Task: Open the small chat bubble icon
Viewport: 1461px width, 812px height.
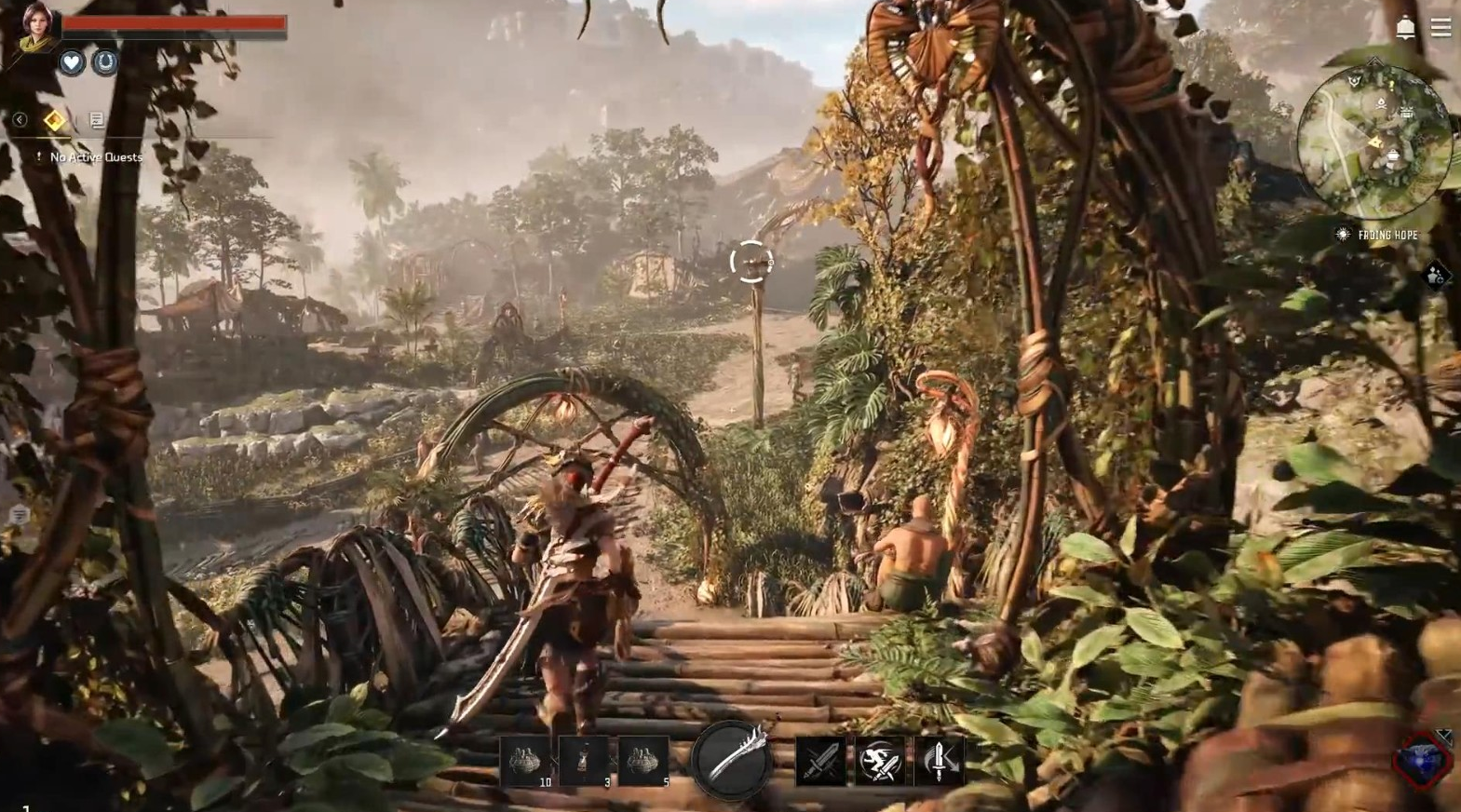Action: 19,515
